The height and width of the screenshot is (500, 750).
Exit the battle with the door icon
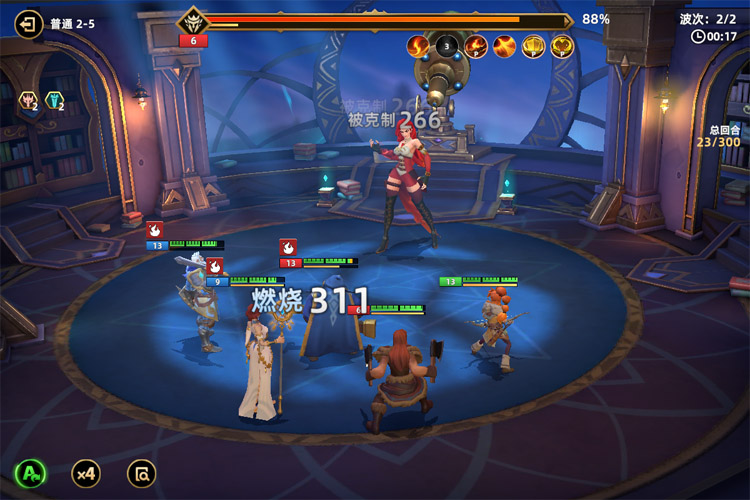30,23
